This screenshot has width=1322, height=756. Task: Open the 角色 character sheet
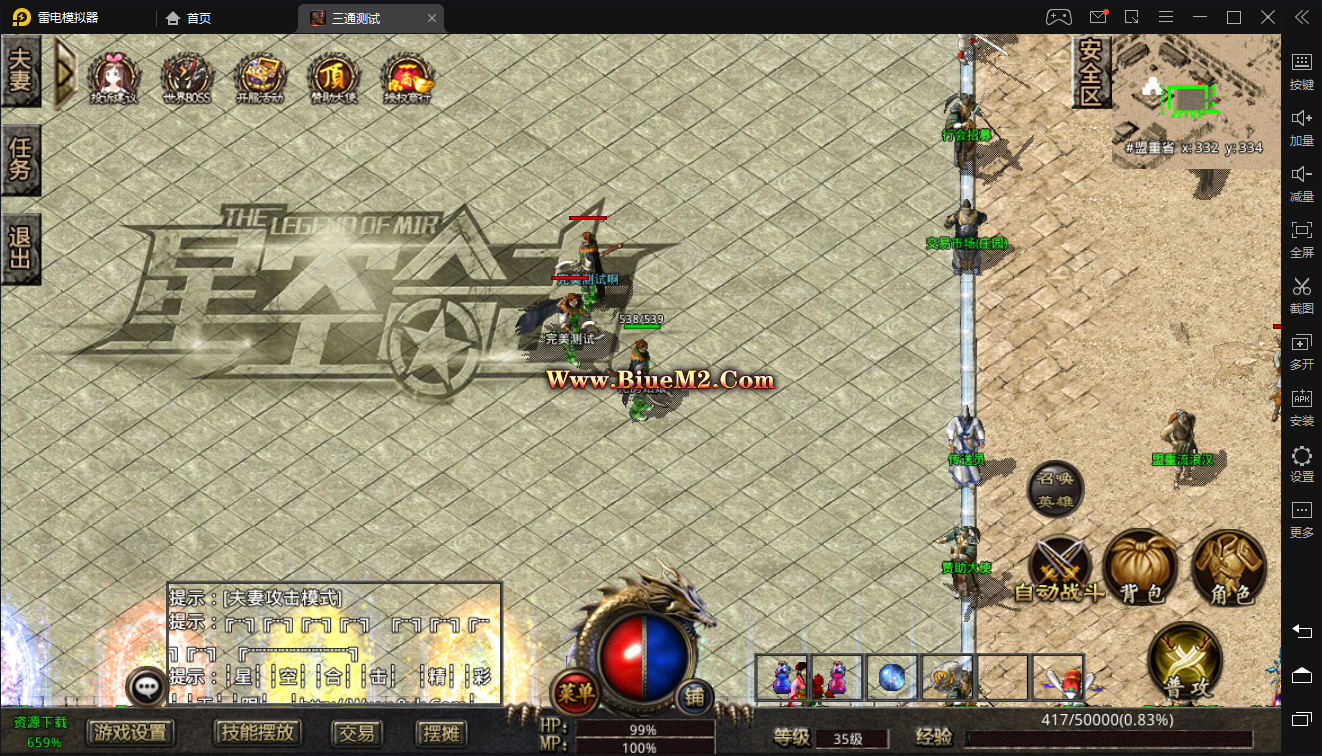[x=1229, y=568]
